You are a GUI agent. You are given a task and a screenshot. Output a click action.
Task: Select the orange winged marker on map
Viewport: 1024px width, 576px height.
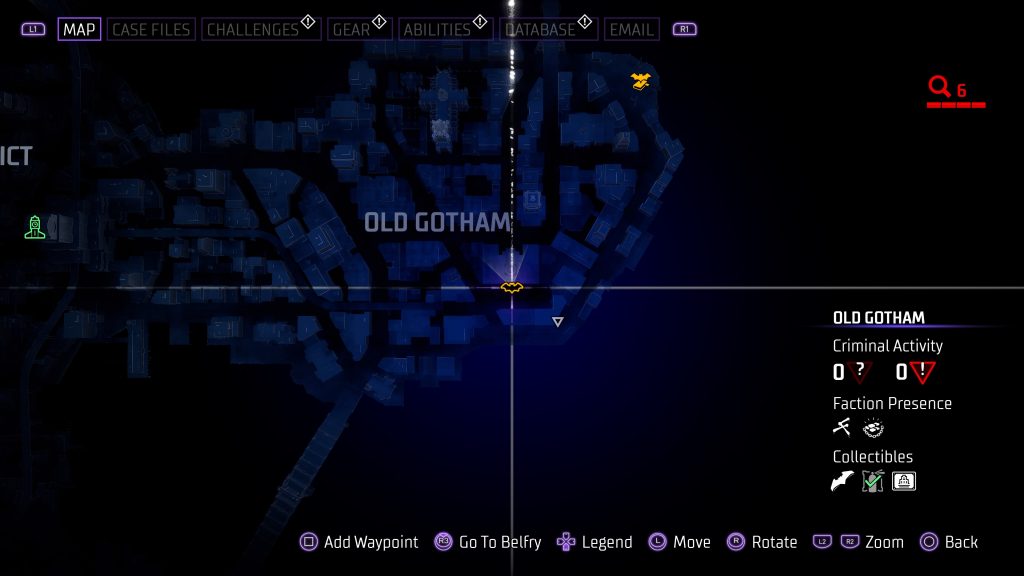641,80
